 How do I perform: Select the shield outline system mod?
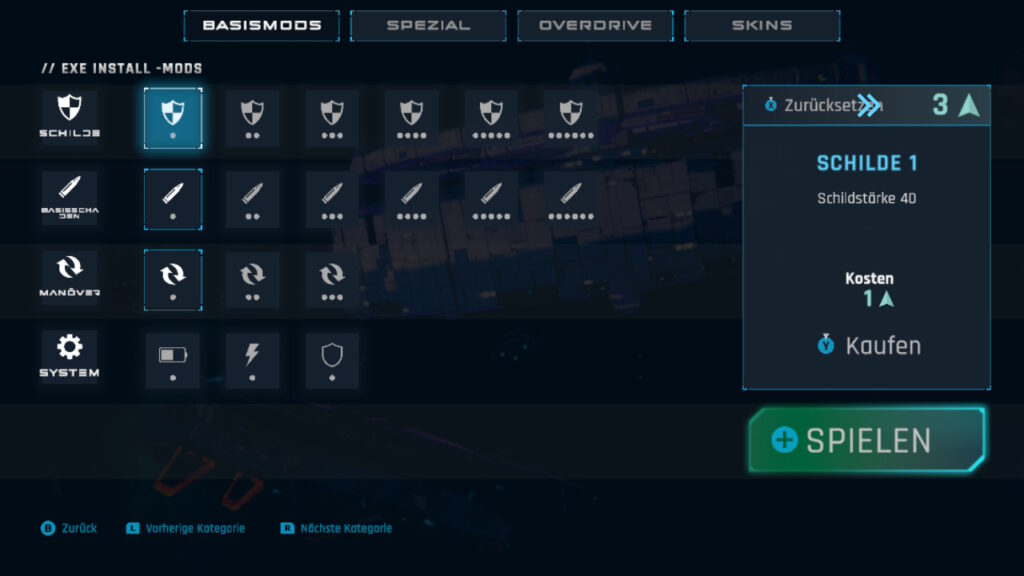(x=332, y=360)
